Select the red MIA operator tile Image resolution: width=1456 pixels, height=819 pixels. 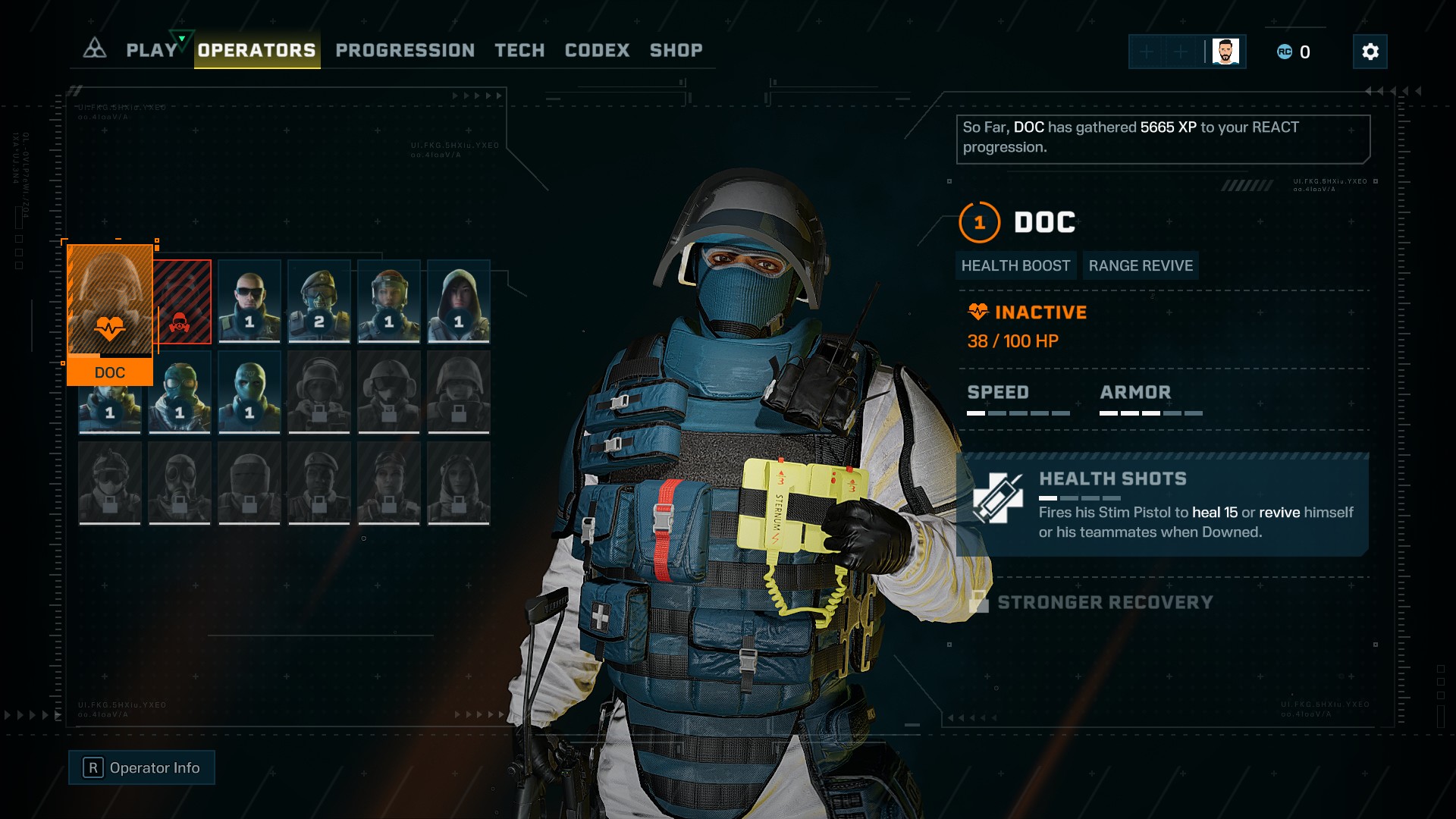(x=183, y=302)
